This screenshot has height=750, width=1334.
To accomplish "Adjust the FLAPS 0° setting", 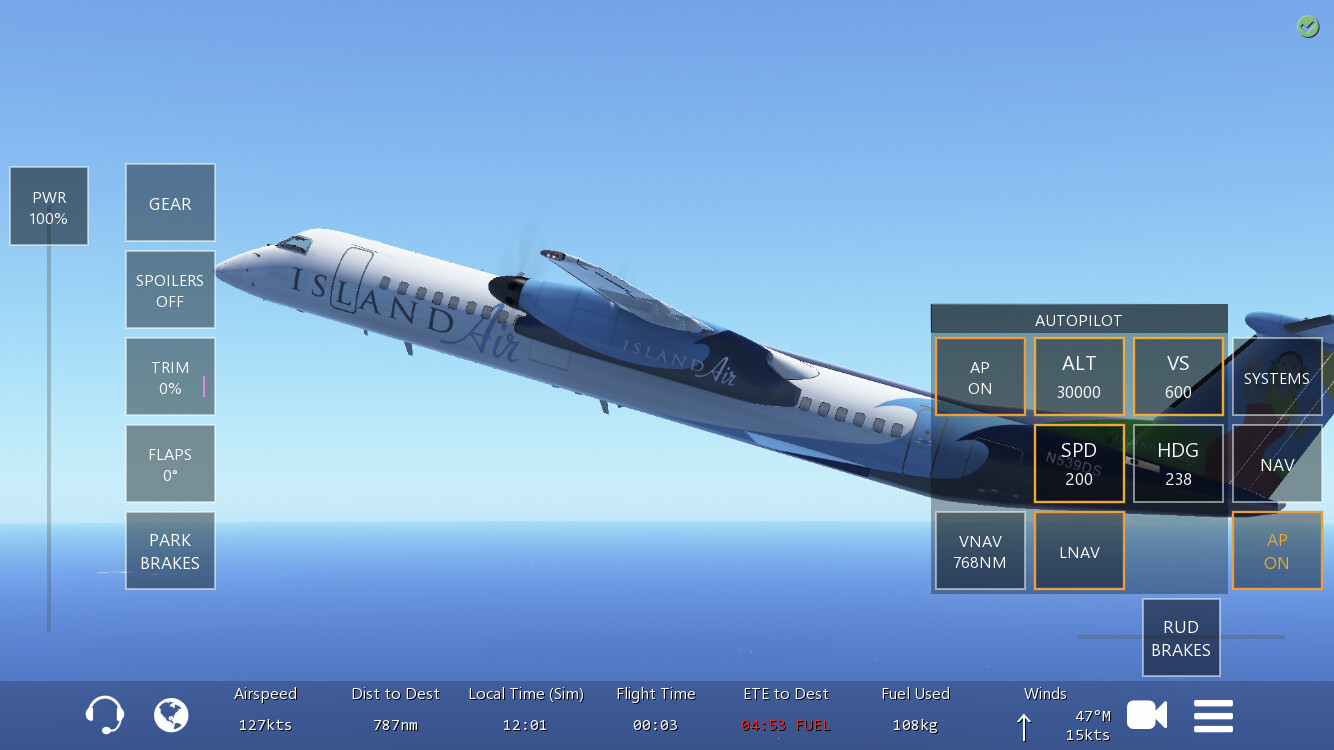I will pyautogui.click(x=170, y=464).
